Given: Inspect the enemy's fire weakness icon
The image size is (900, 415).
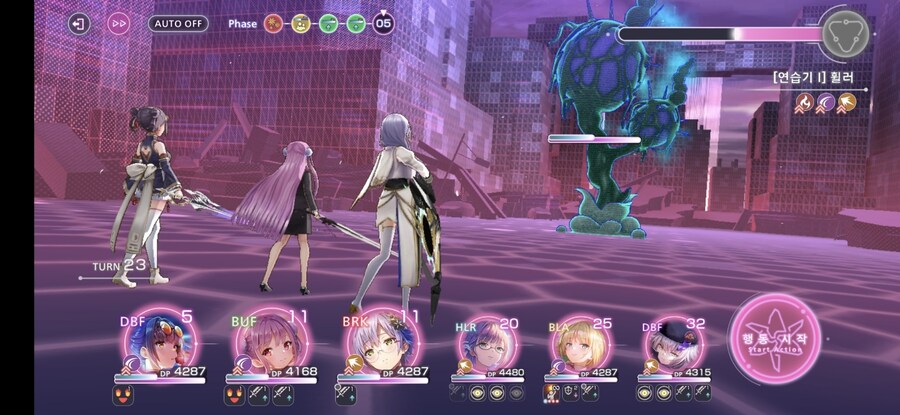Looking at the screenshot, I should pyautogui.click(x=803, y=101).
